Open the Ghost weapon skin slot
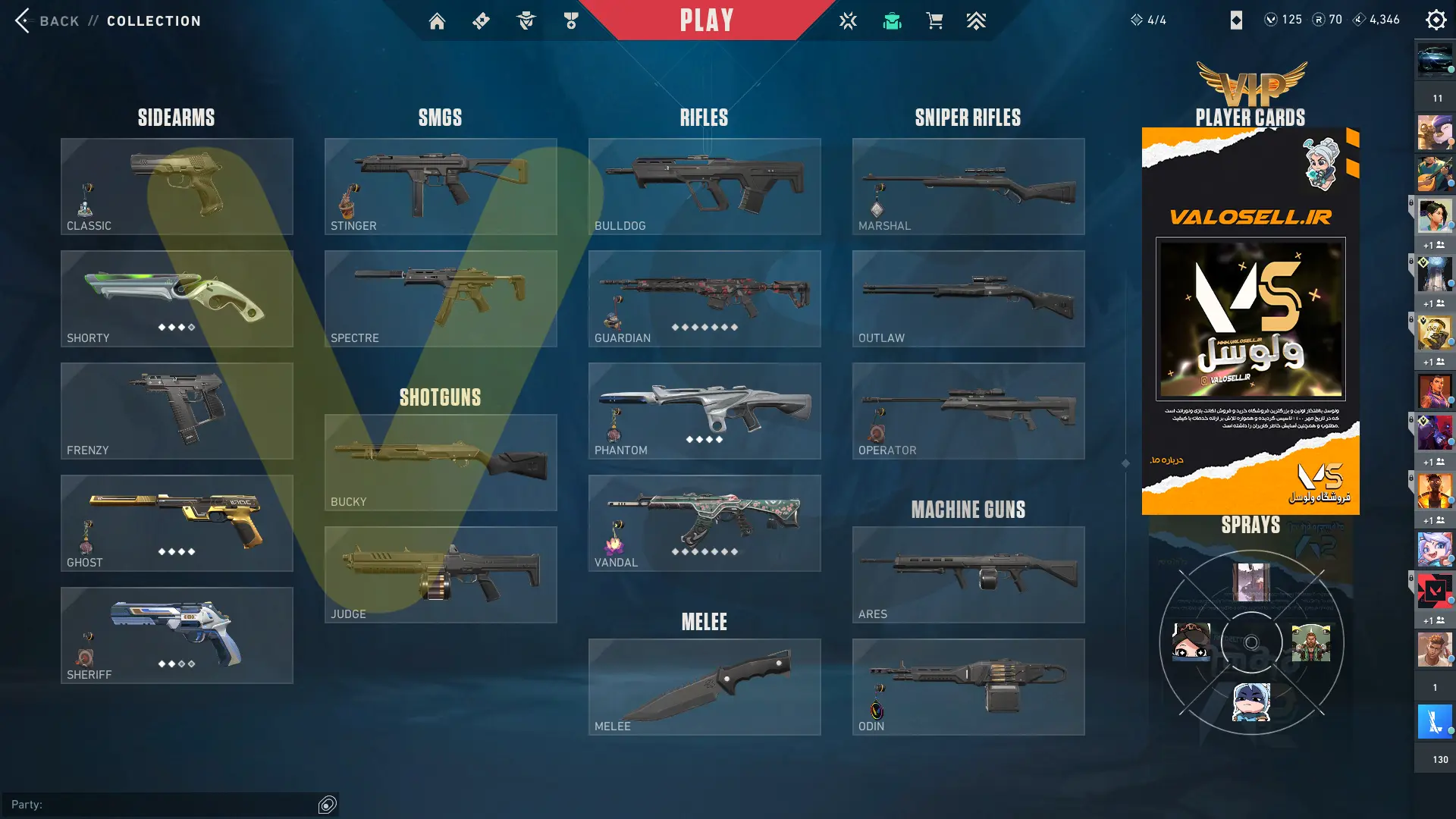The height and width of the screenshot is (819, 1456). pyautogui.click(x=177, y=523)
